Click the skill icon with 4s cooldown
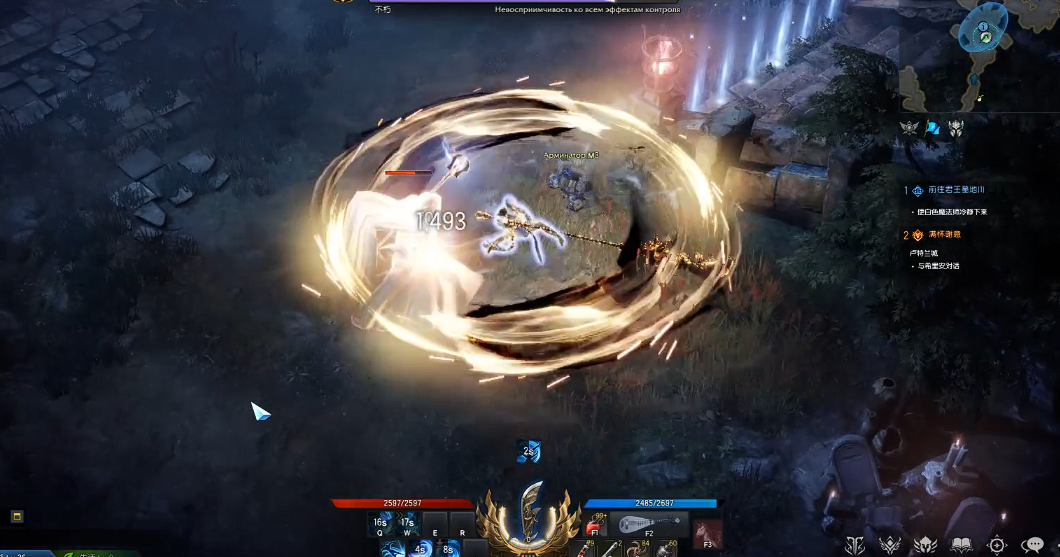 (420, 548)
